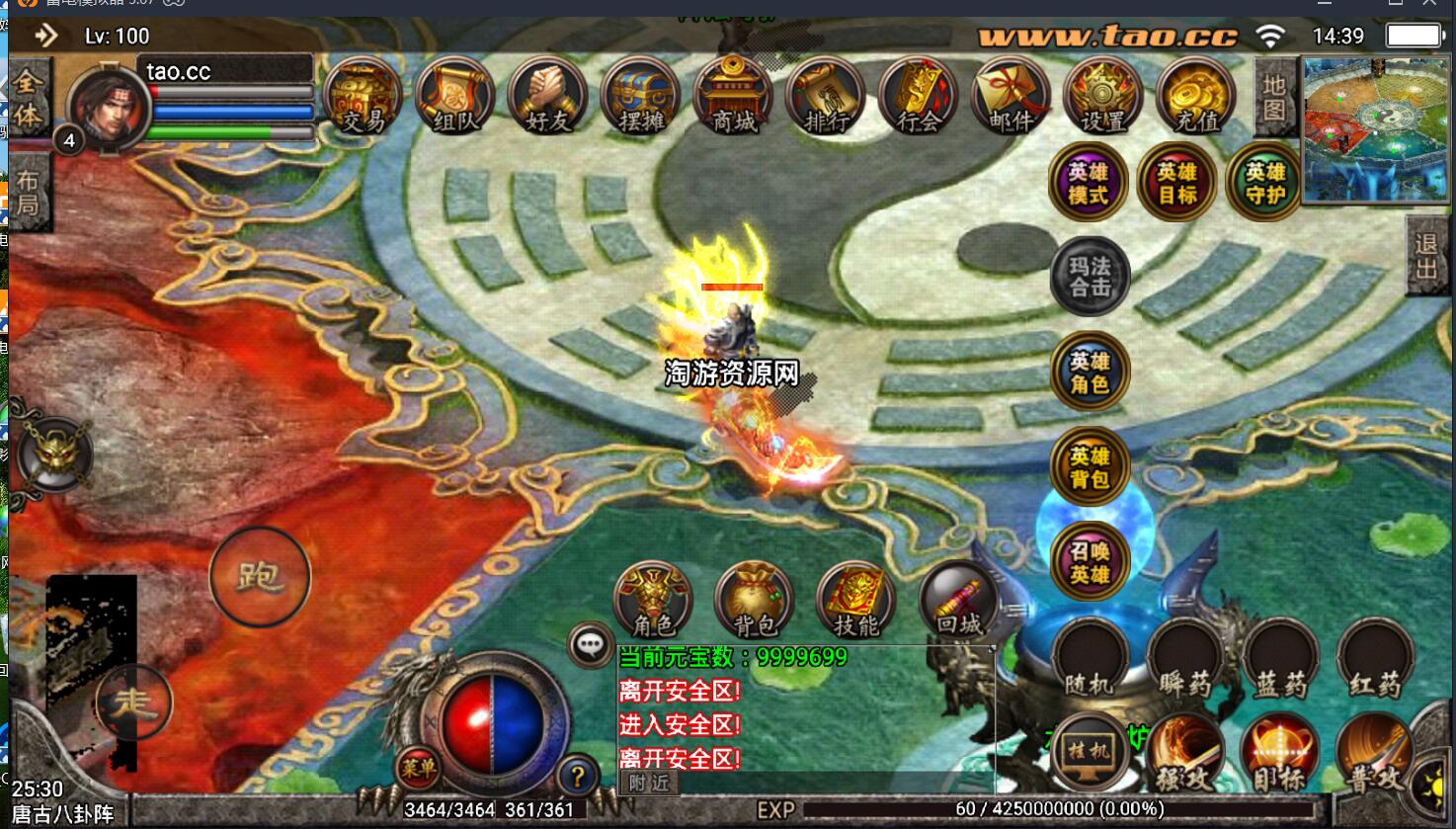1456x829 pixels.
Task: Open the 组队 team panel
Action: pos(455,97)
